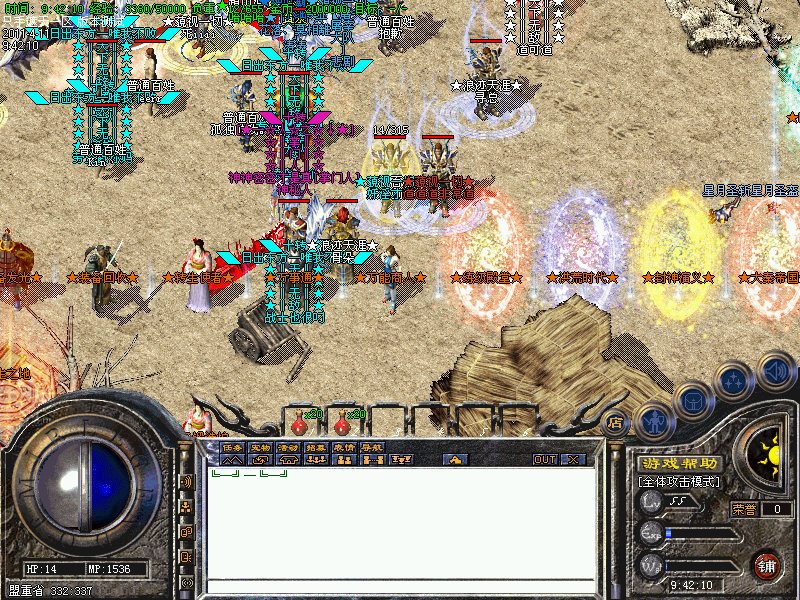800x600 pixels.
Task: Open the 任务 quest tab
Action: pos(232,448)
